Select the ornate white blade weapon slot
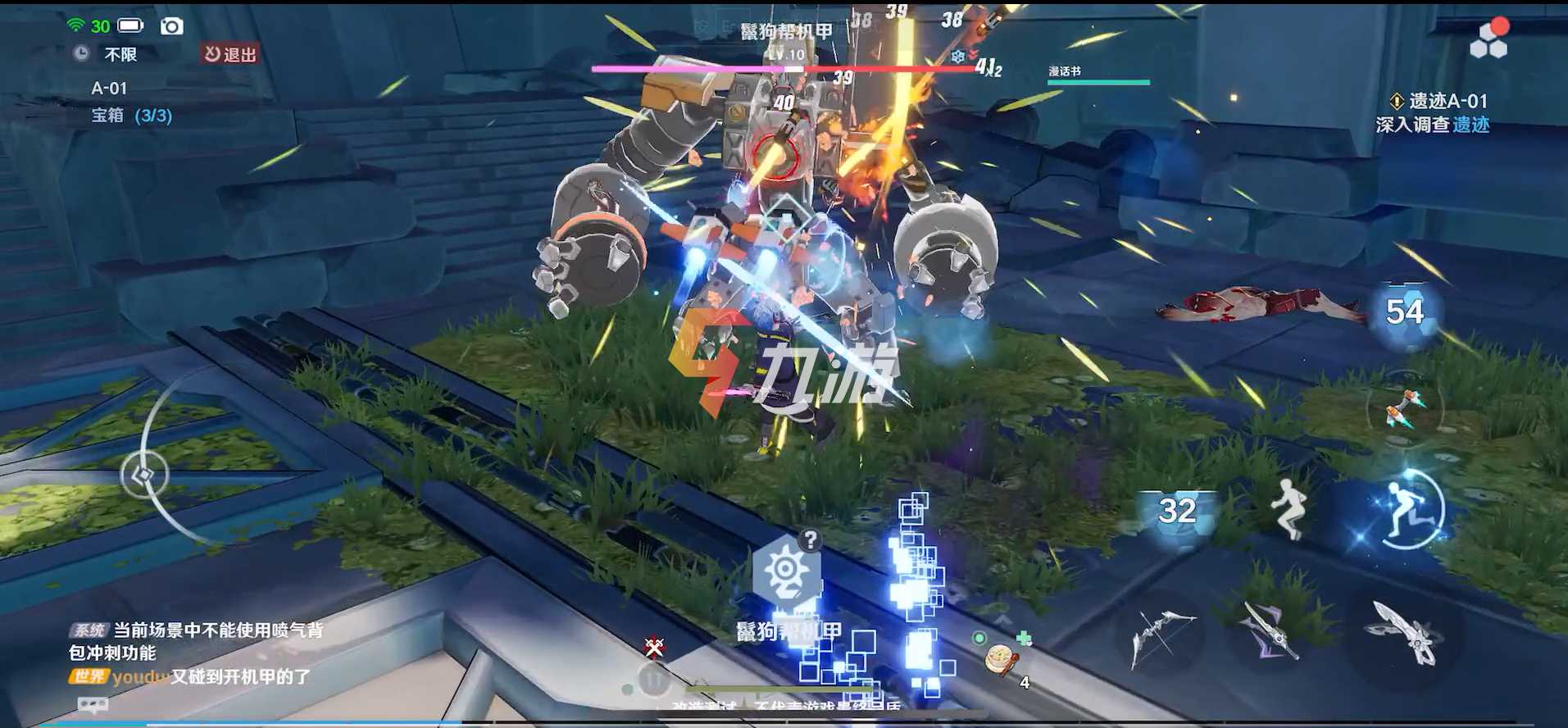1568x728 pixels. [x=1402, y=632]
